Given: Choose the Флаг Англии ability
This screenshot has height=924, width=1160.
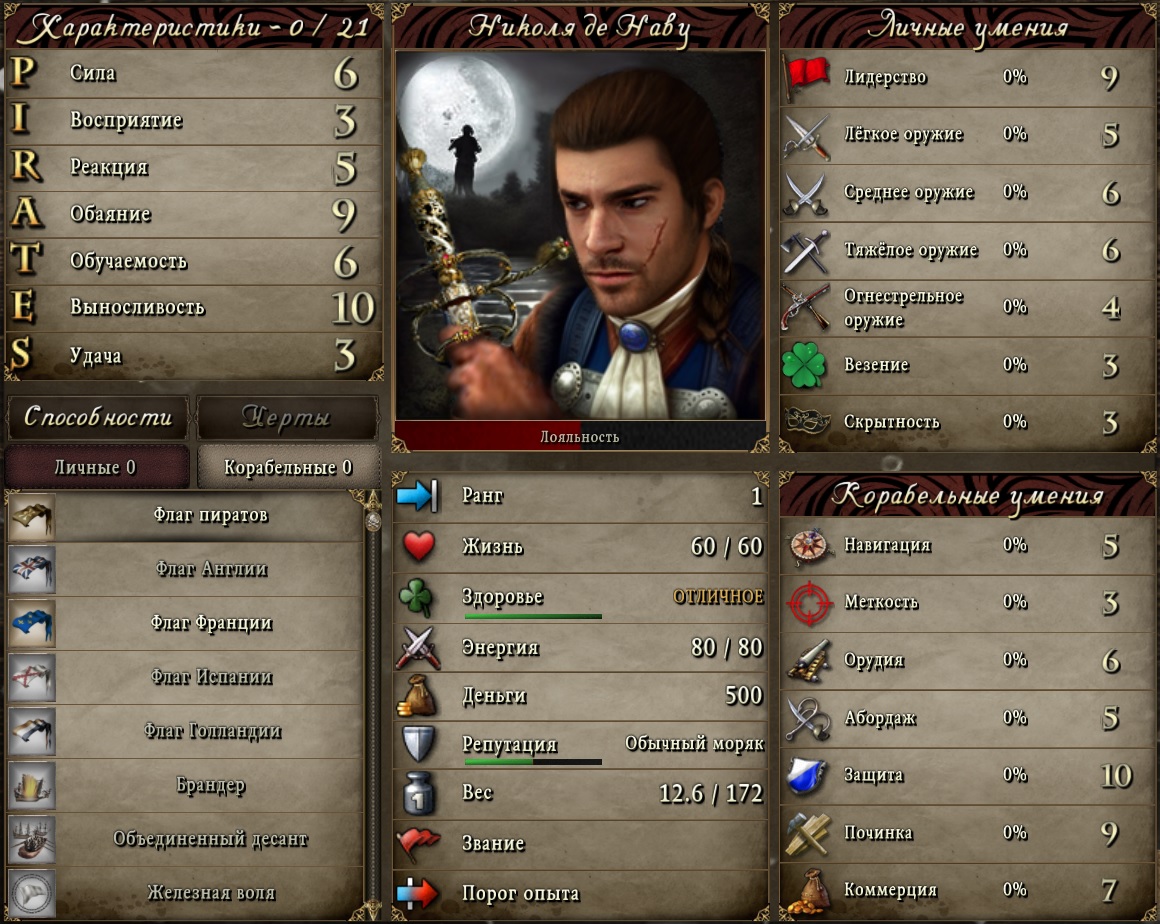Looking at the screenshot, I should (185, 570).
